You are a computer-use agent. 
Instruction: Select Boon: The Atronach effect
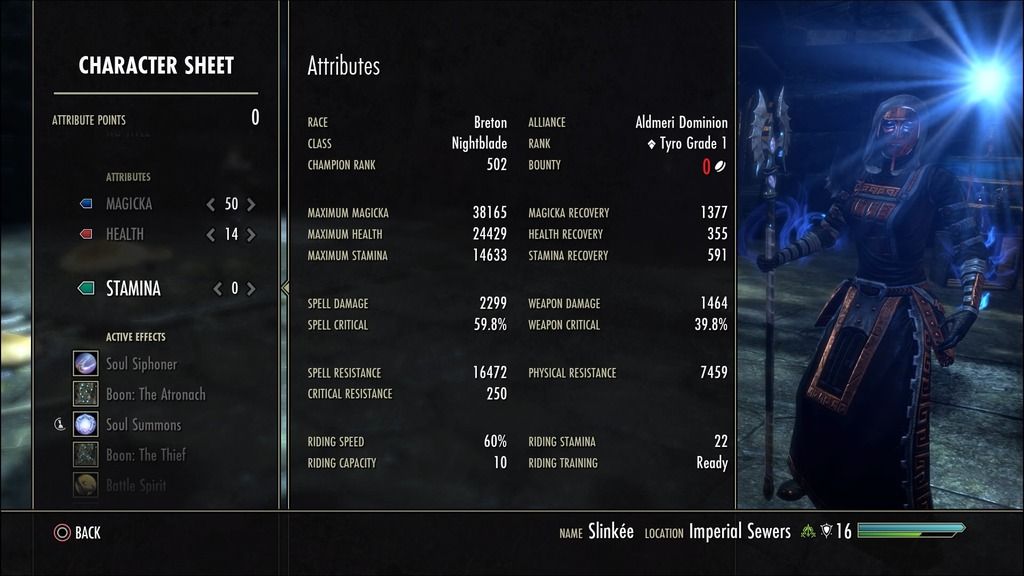point(155,394)
